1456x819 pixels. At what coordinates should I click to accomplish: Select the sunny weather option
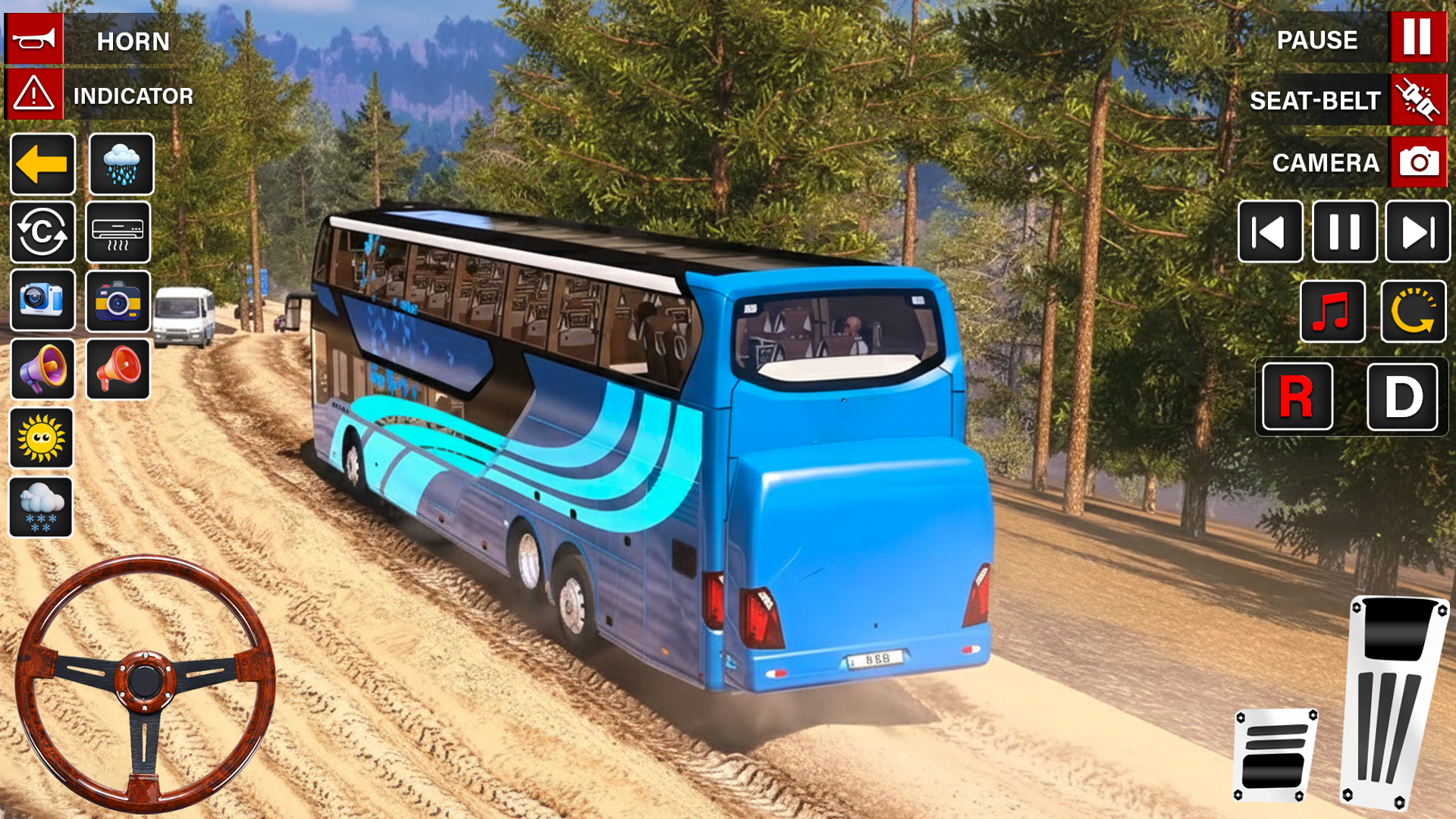point(42,438)
